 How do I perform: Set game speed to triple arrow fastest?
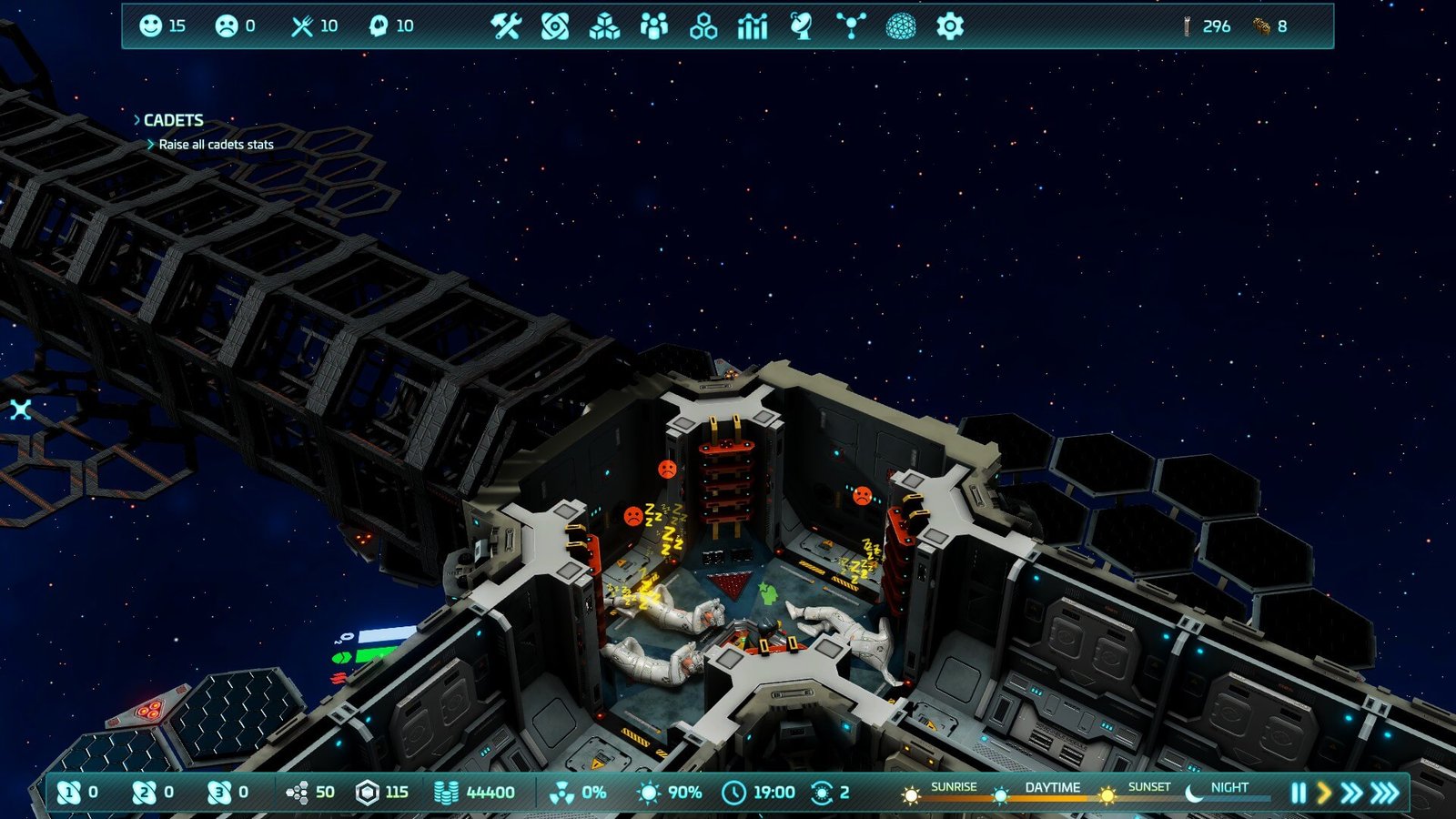click(1385, 793)
